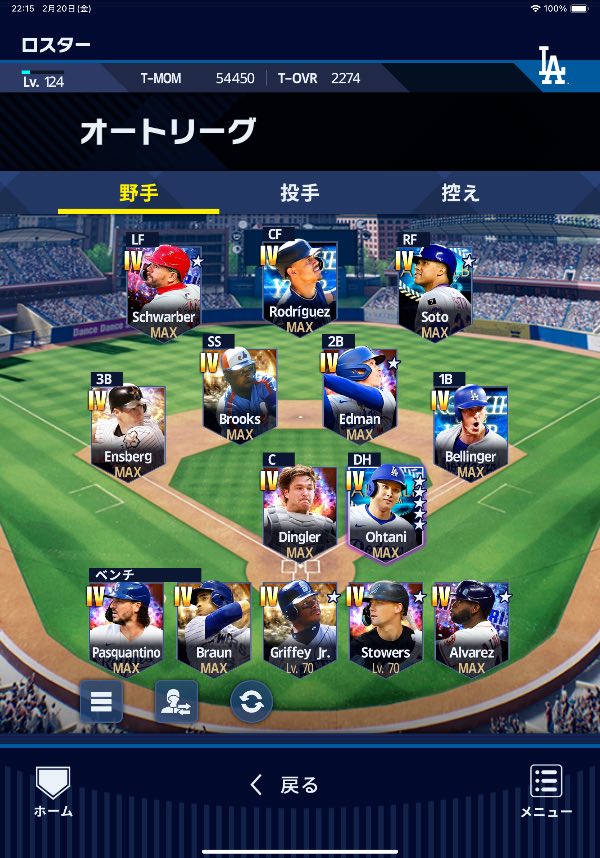Open the 控え reserves tab

[x=460, y=193]
